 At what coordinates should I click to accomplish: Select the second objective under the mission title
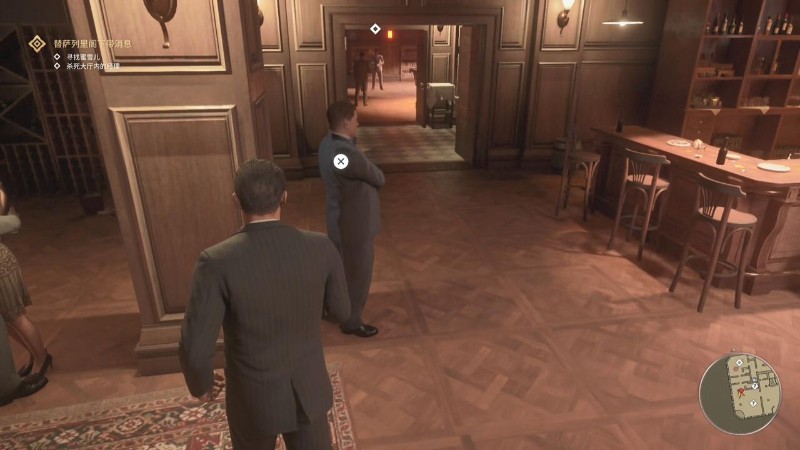tap(93, 68)
